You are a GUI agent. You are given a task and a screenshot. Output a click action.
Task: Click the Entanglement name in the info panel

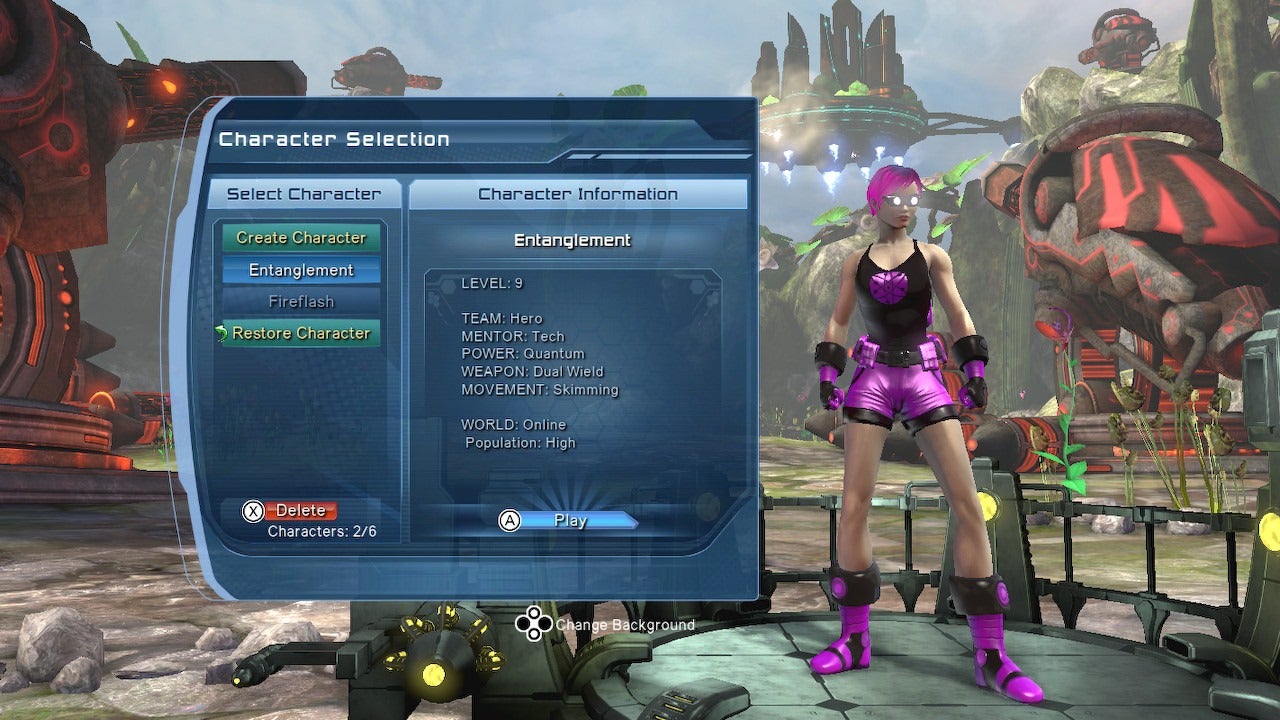point(571,240)
